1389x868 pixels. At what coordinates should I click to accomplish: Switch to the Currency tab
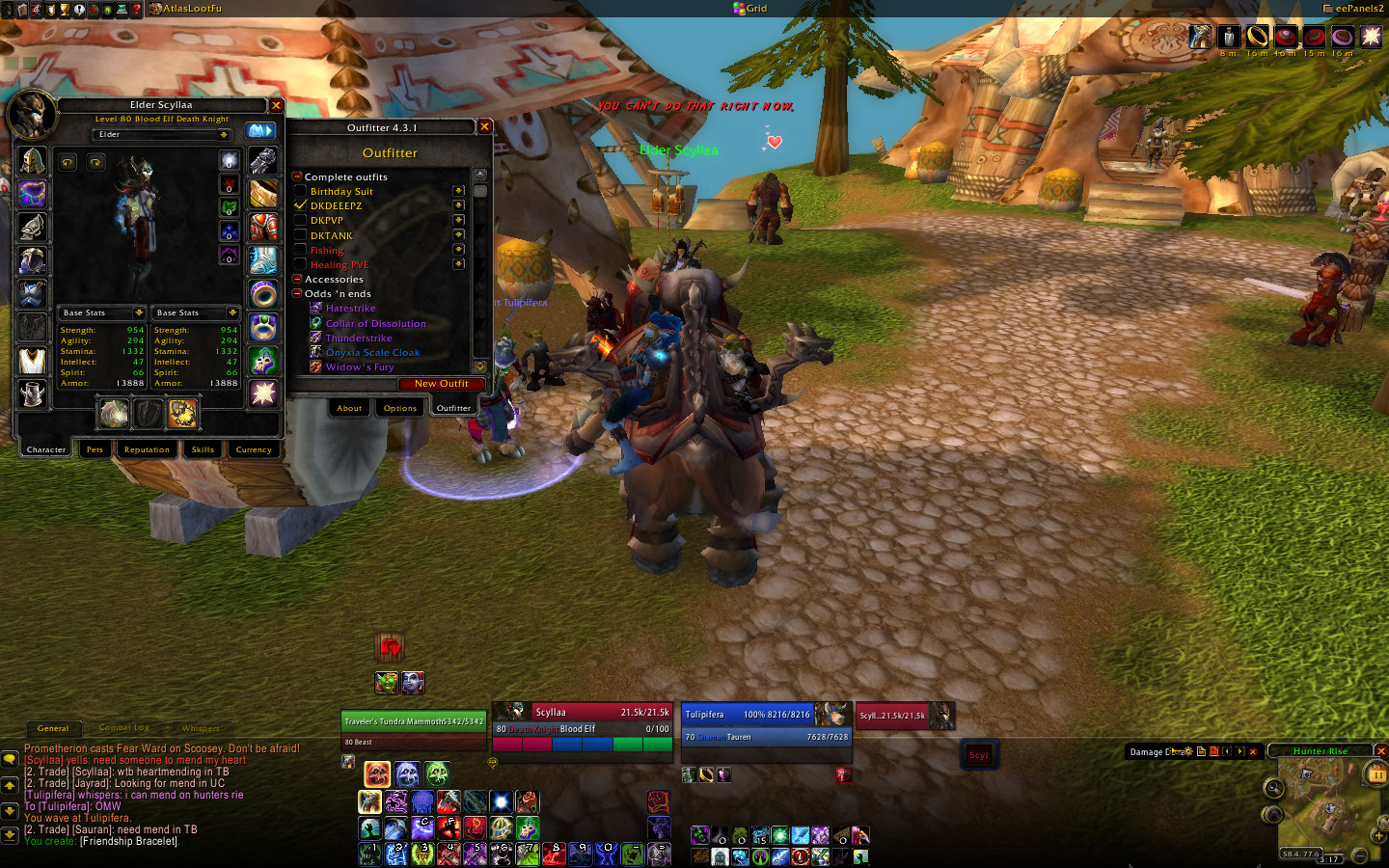click(x=254, y=449)
